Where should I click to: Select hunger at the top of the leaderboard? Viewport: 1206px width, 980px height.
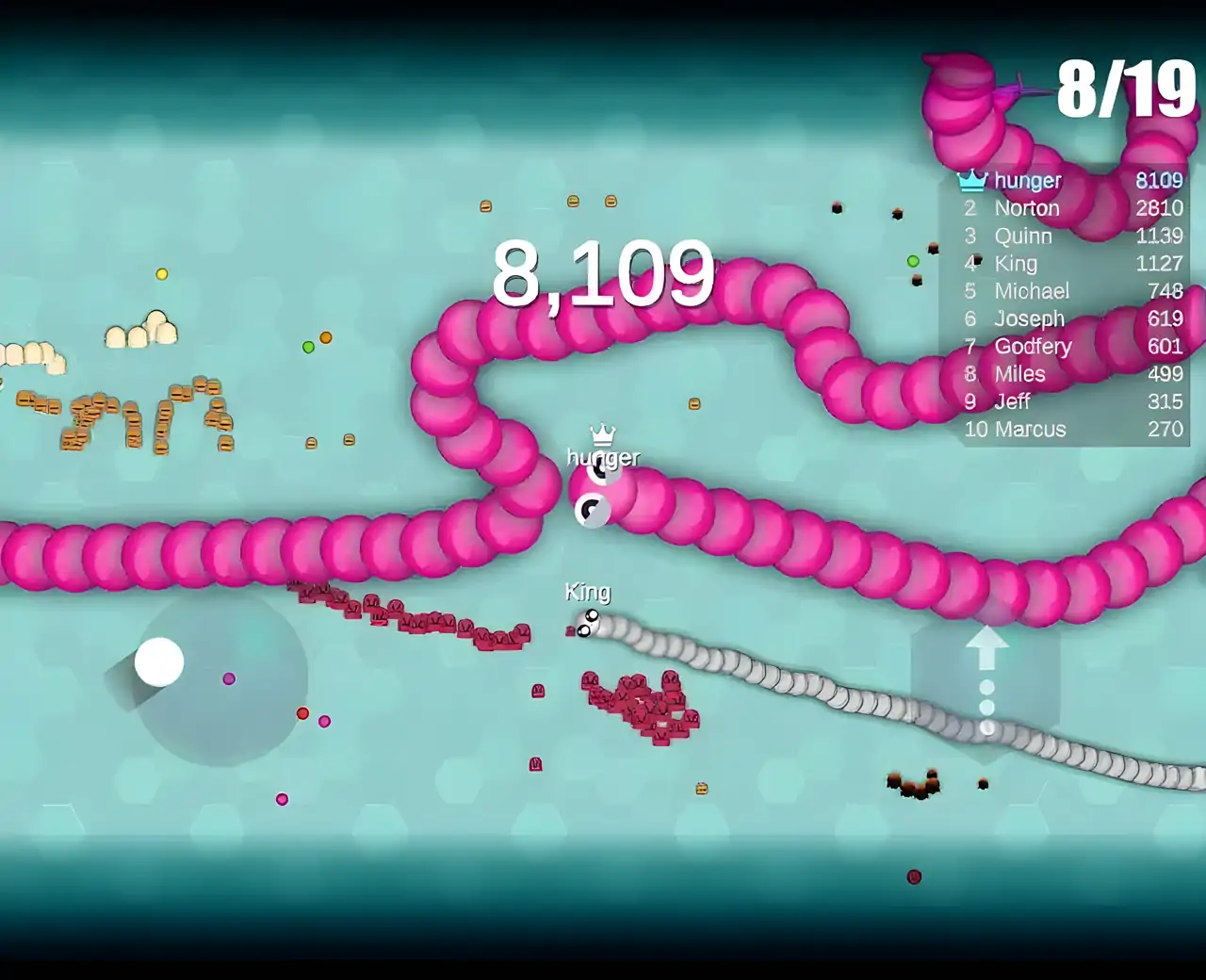tap(1029, 180)
